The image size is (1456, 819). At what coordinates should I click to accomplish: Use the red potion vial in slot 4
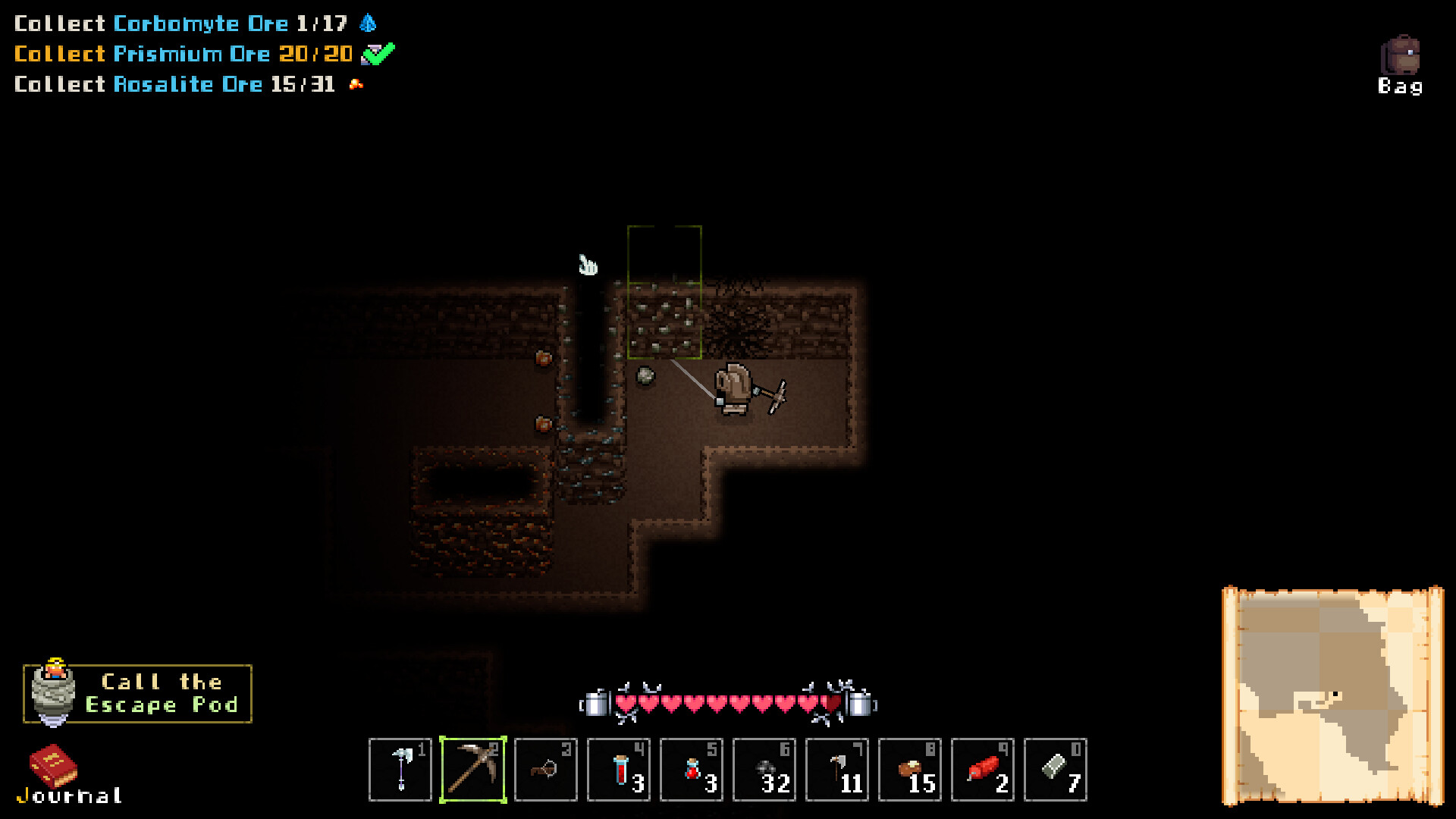pos(618,770)
